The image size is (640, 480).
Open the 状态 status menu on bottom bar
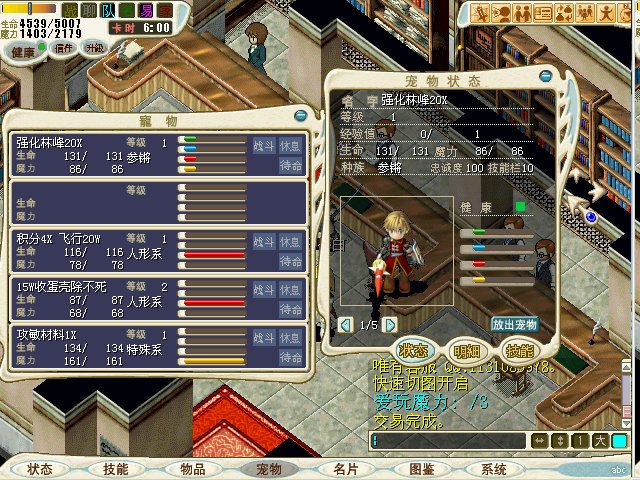[40, 469]
